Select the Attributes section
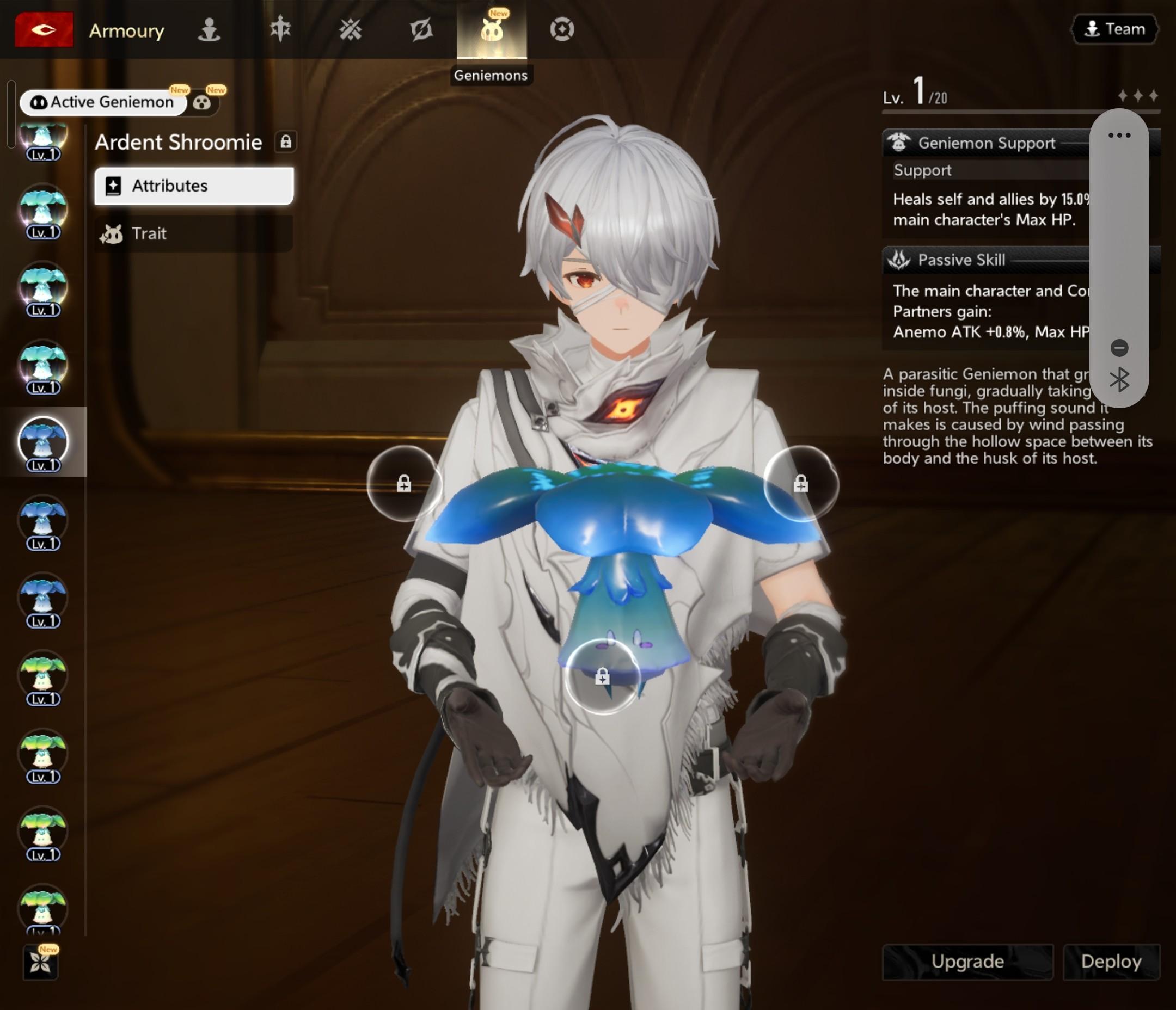This screenshot has width=1176, height=1010. point(193,186)
